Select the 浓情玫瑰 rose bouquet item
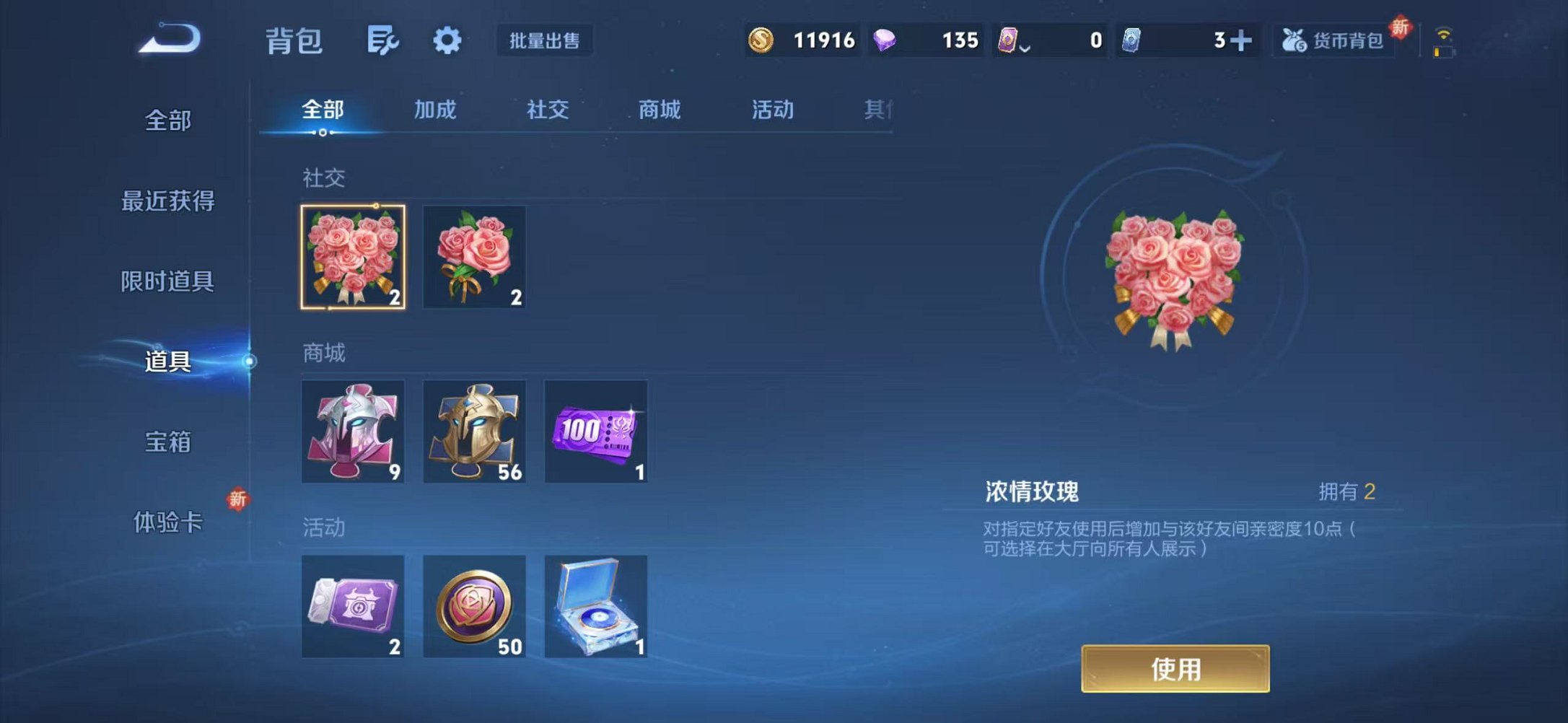1568x723 pixels. tap(353, 257)
